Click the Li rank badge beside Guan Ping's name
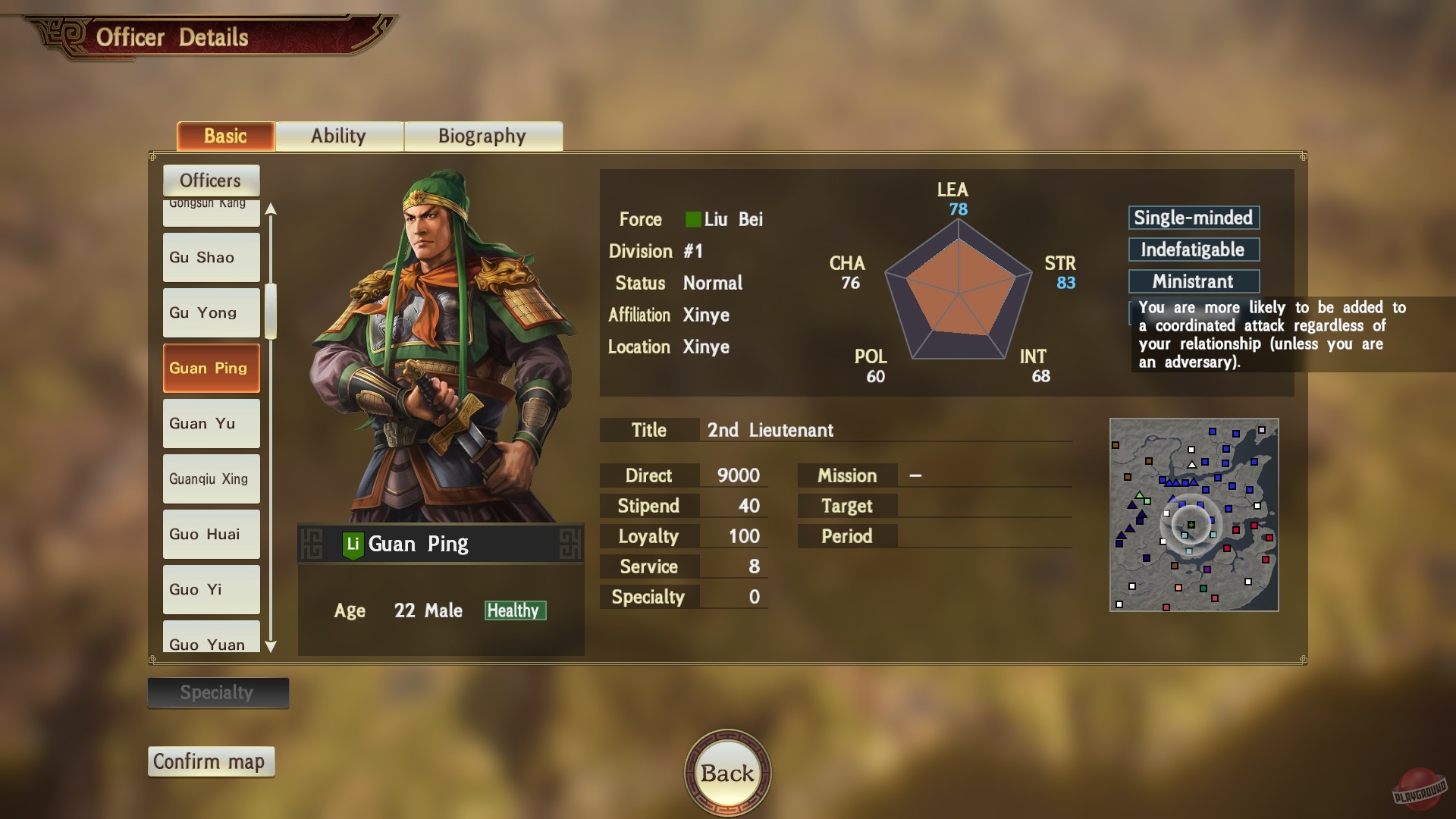Screen dimensions: 1456x819 pos(353,543)
